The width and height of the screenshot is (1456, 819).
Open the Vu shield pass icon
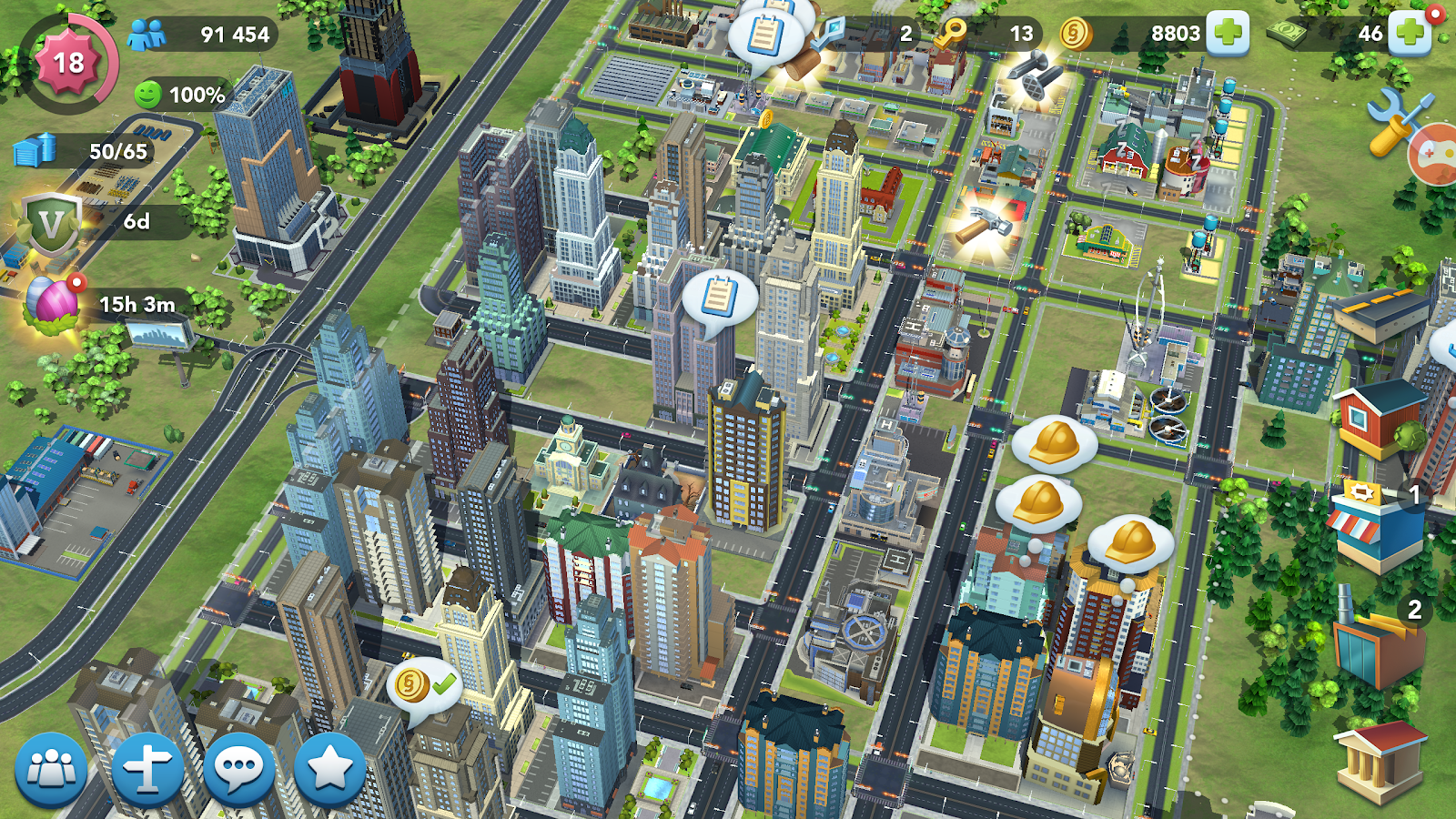(51, 222)
